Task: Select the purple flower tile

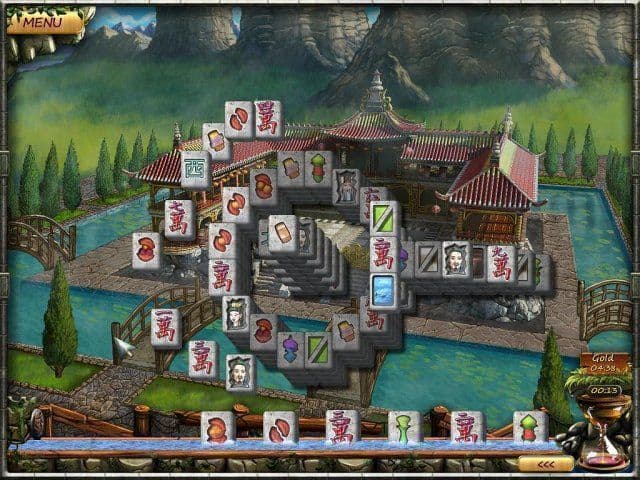Action: 291,350
